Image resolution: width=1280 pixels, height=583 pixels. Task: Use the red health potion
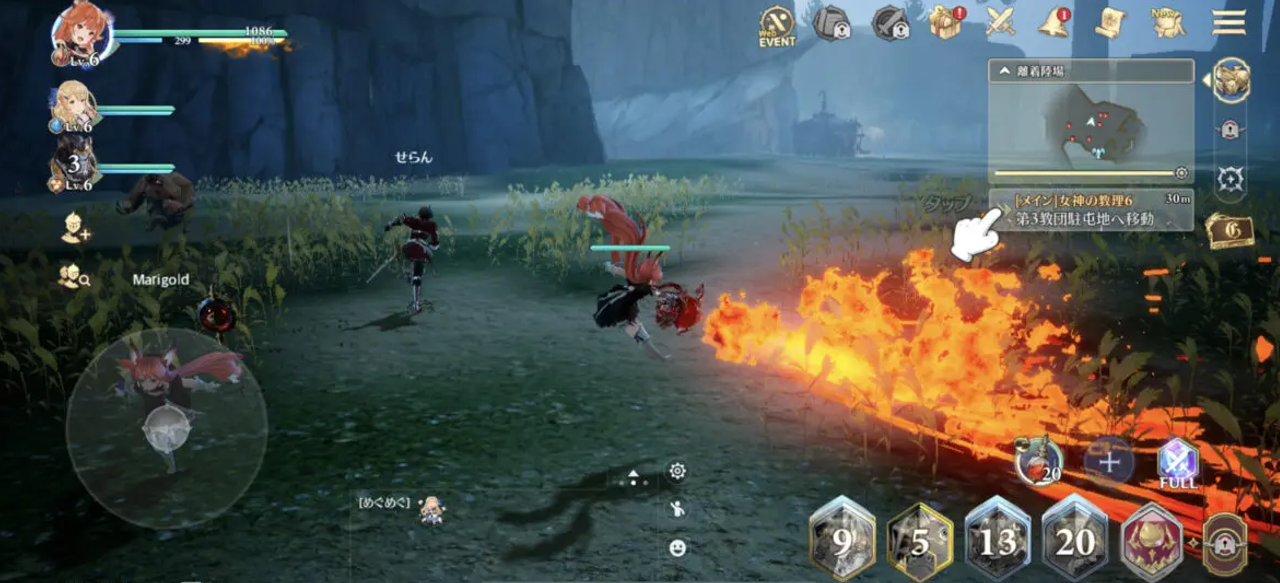[x=1040, y=462]
